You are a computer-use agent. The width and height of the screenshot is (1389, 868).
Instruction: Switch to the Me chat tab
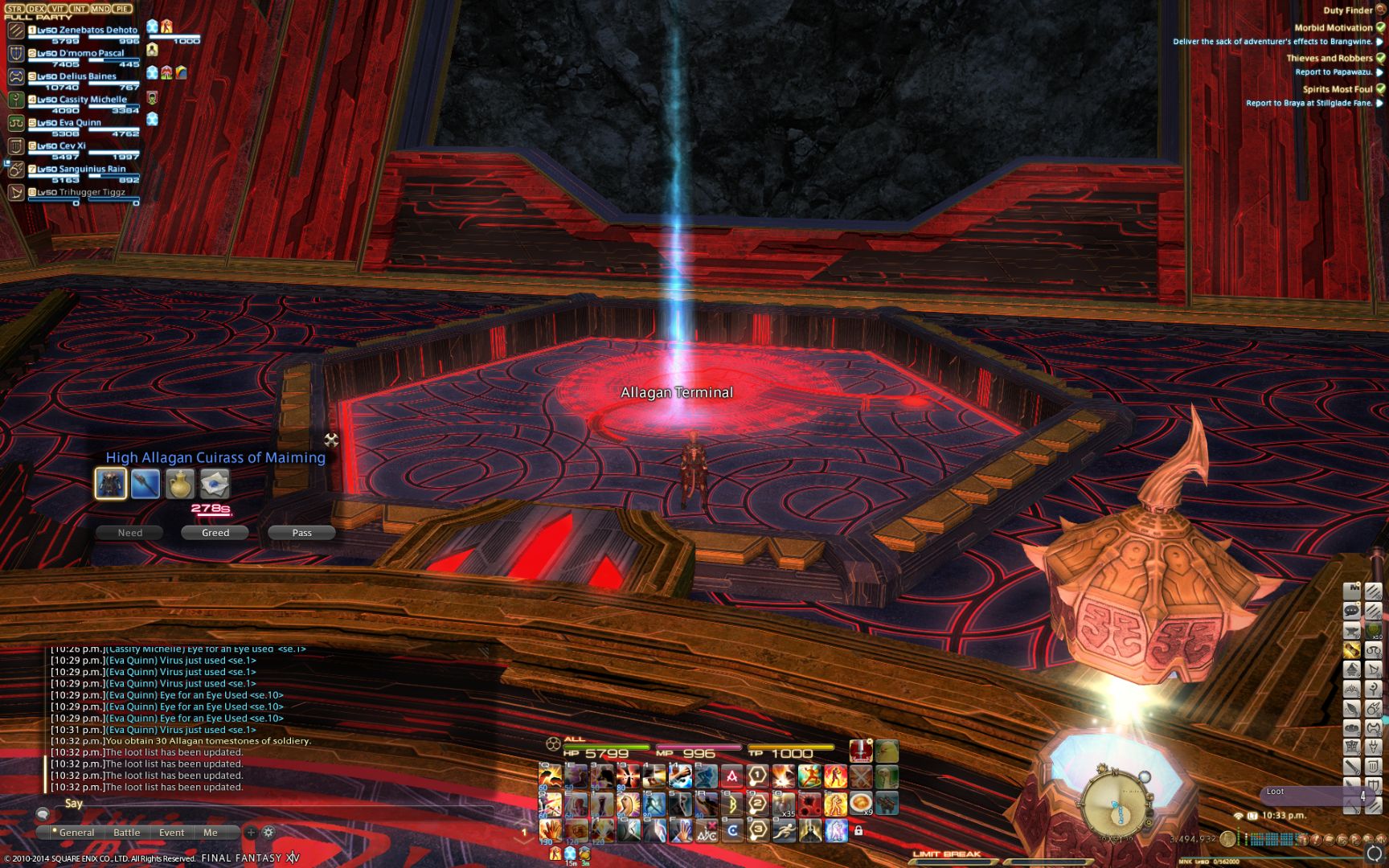(x=211, y=833)
